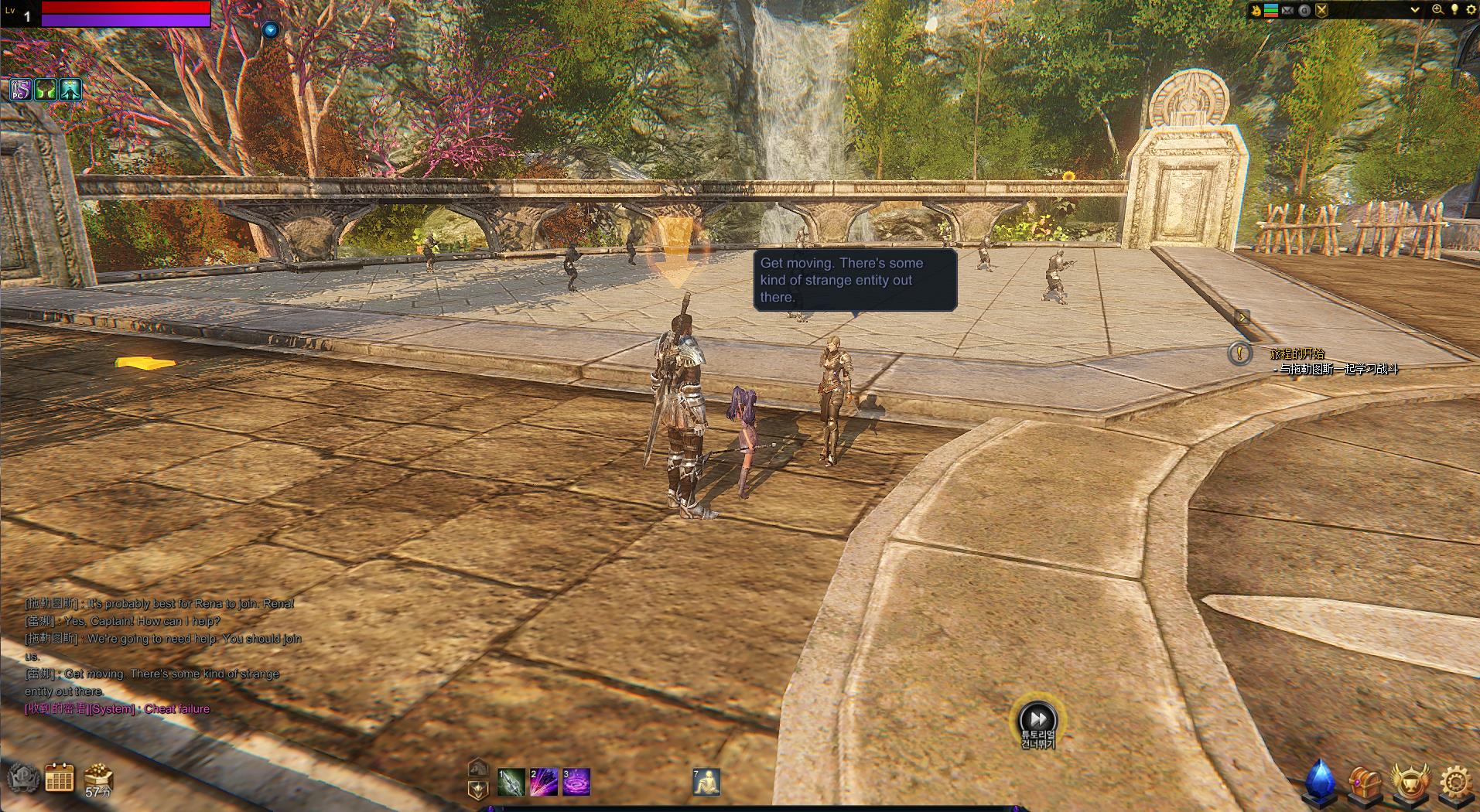Select the magnifier zoom icon
The image size is (1480, 812).
1437,10
